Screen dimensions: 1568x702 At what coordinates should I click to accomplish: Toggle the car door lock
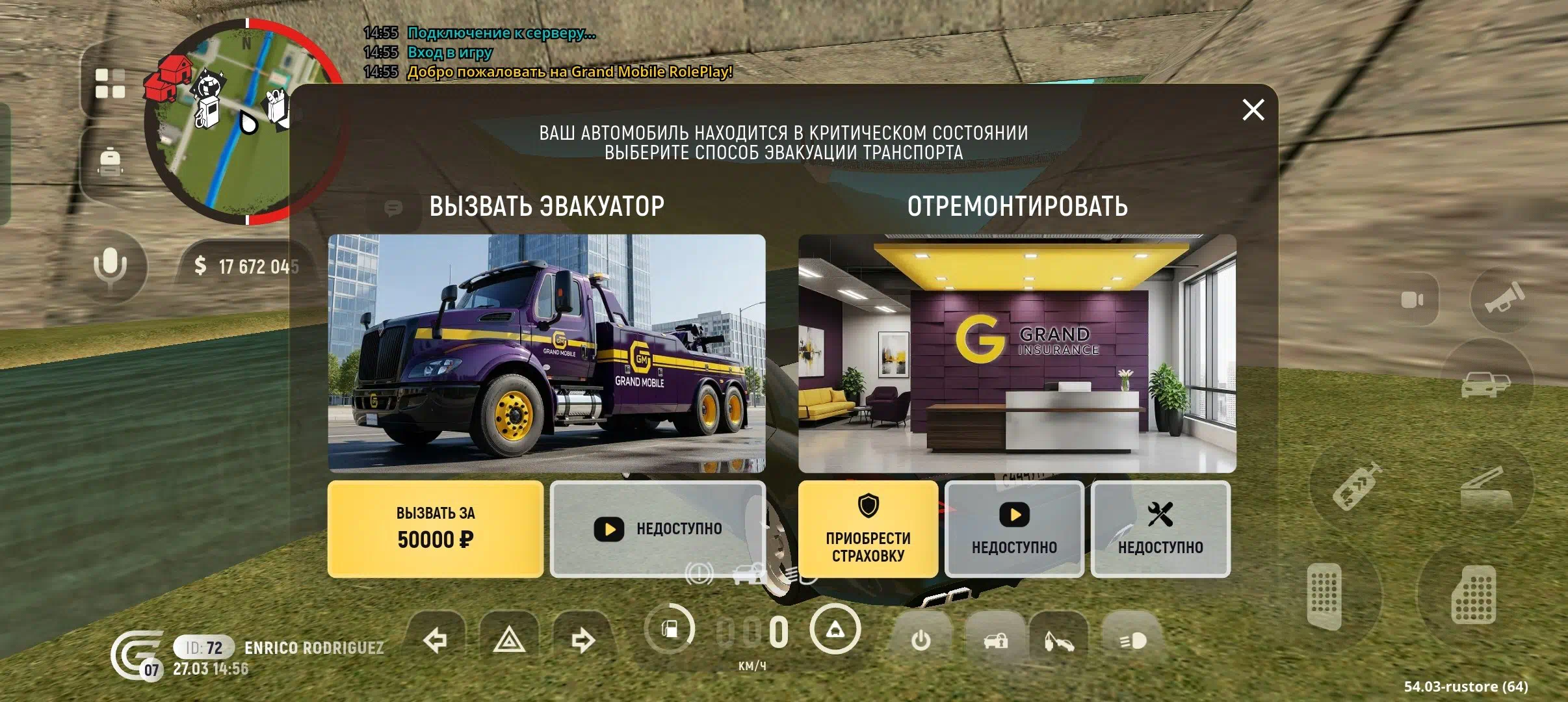click(x=995, y=640)
